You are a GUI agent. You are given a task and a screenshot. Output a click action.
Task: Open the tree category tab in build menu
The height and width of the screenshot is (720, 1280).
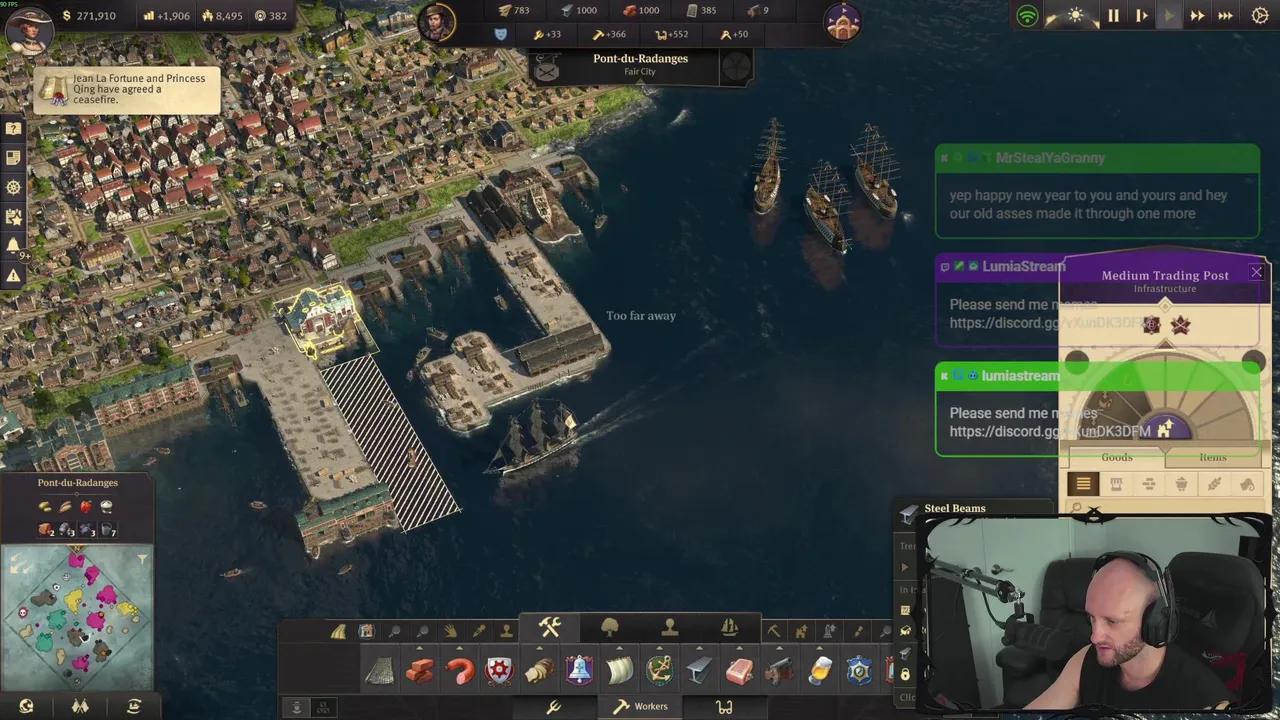[x=610, y=628]
